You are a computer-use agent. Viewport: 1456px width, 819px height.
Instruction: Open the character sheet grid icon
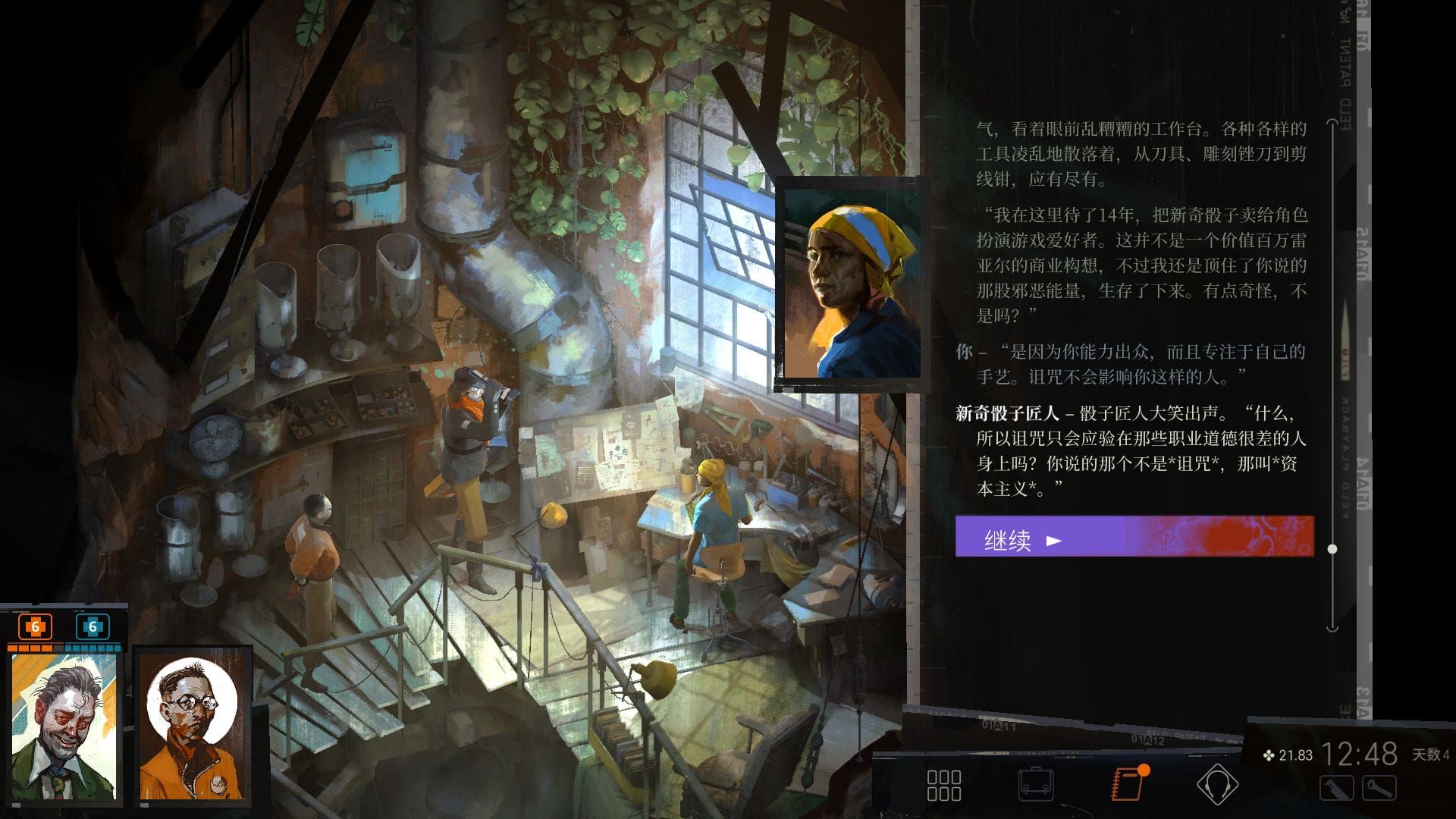coord(944,785)
